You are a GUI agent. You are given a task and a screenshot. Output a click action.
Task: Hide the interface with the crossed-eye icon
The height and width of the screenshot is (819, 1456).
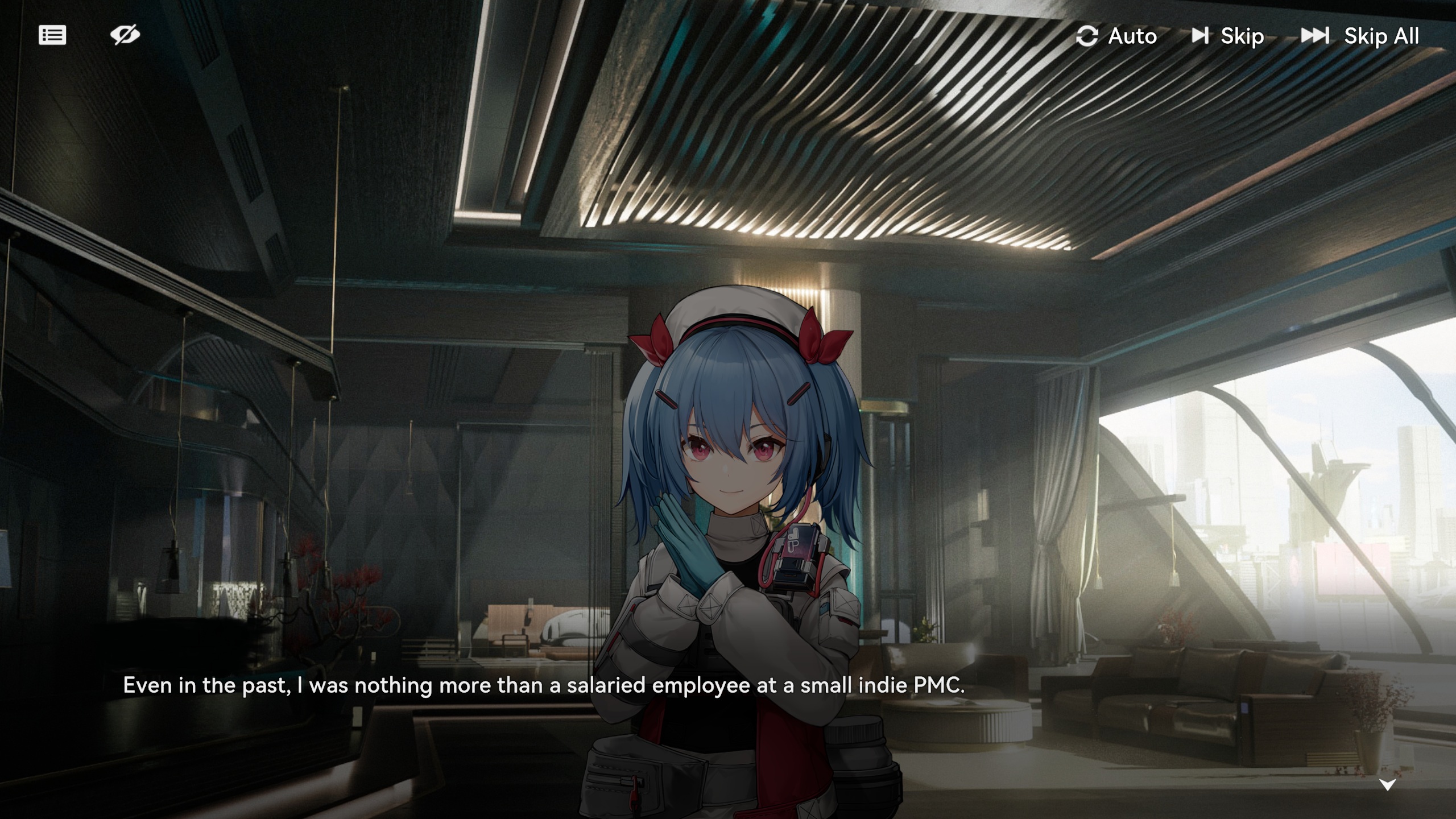[x=125, y=35]
